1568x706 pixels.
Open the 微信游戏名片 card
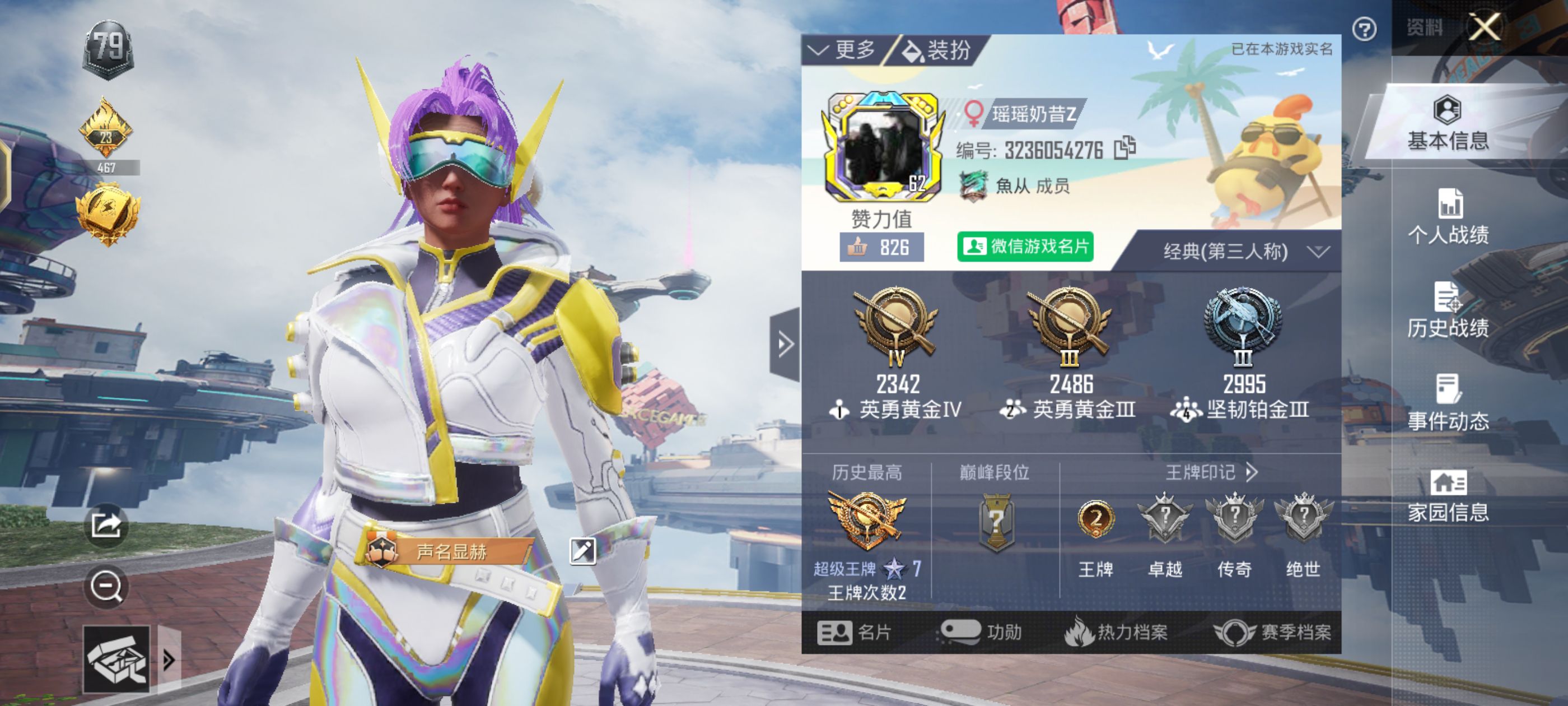pyautogui.click(x=1025, y=247)
